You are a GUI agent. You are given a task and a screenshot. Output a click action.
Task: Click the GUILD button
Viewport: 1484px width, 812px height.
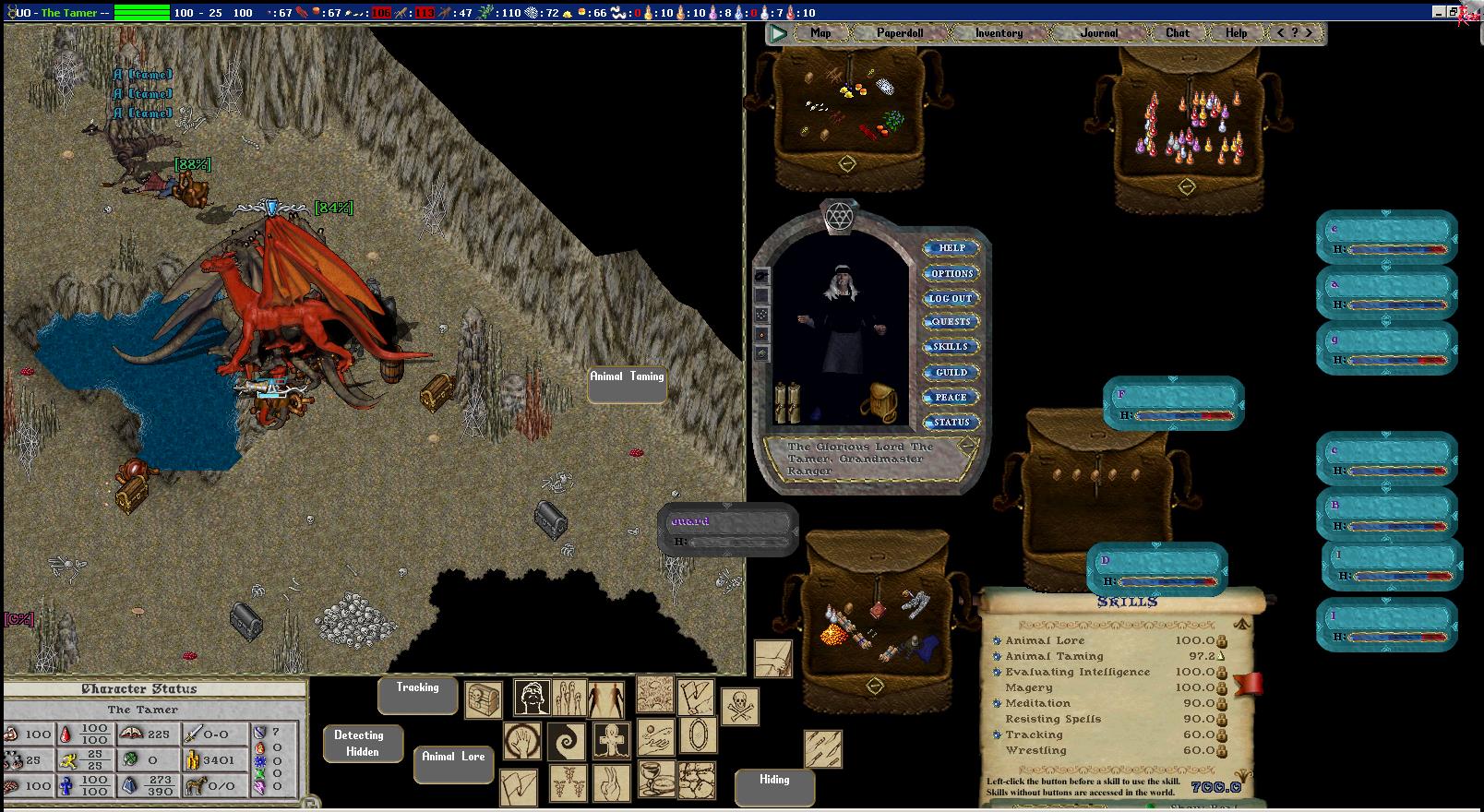[x=951, y=373]
